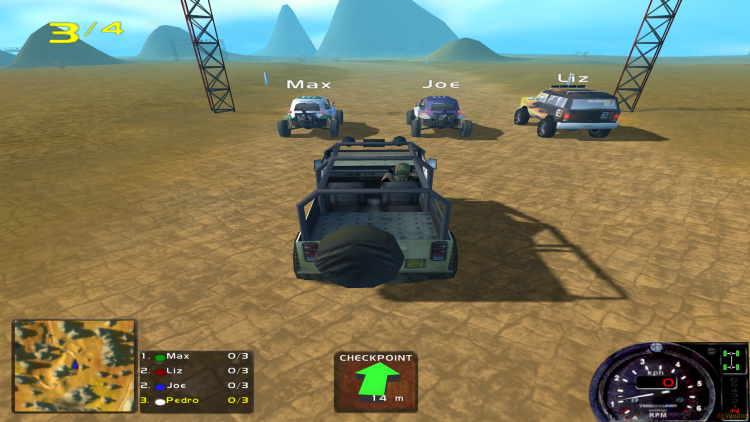This screenshot has width=750, height=422.
Task: Open the terrain minimap
Action: coord(74,365)
